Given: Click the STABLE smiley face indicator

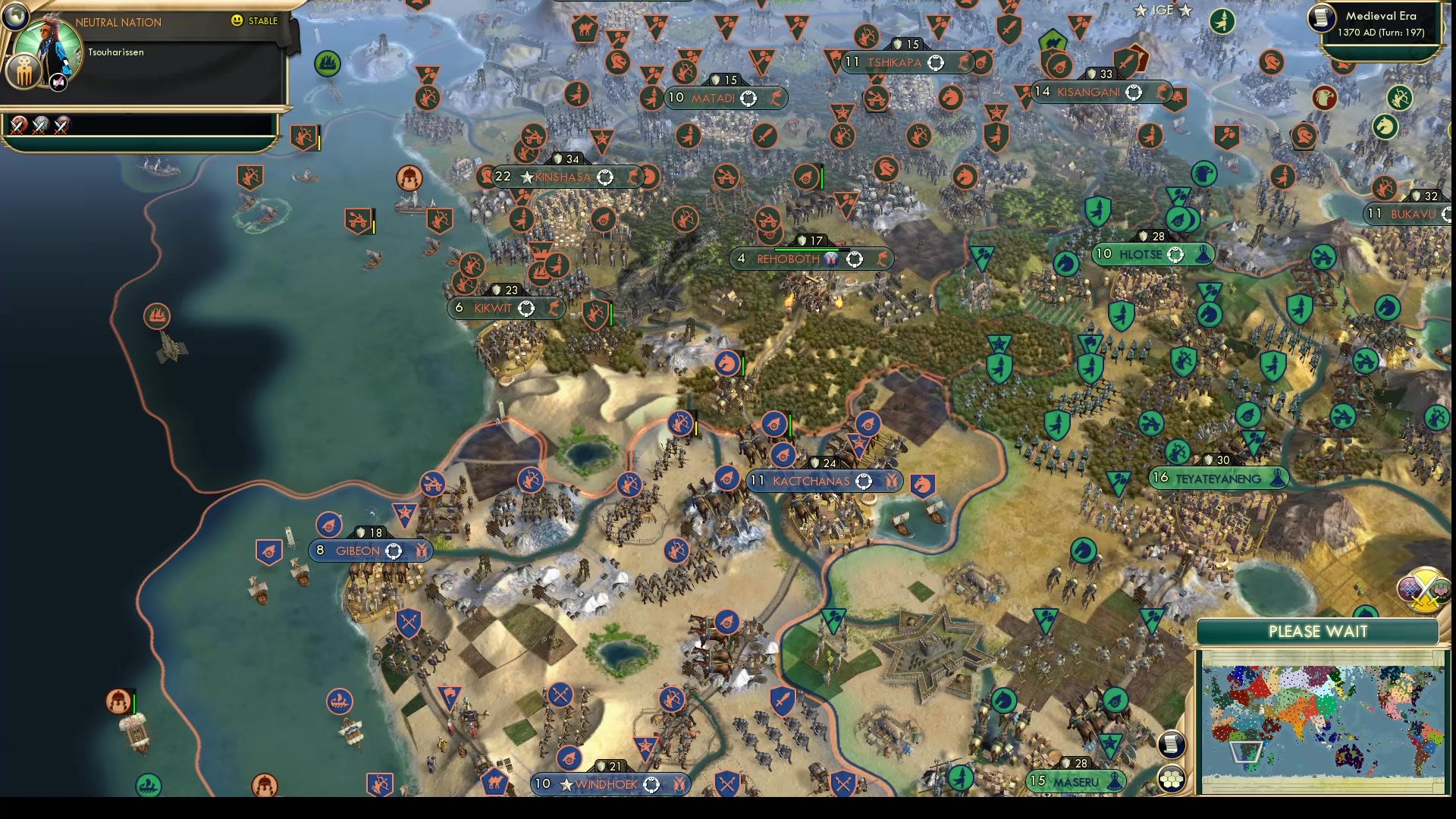Looking at the screenshot, I should [x=236, y=20].
